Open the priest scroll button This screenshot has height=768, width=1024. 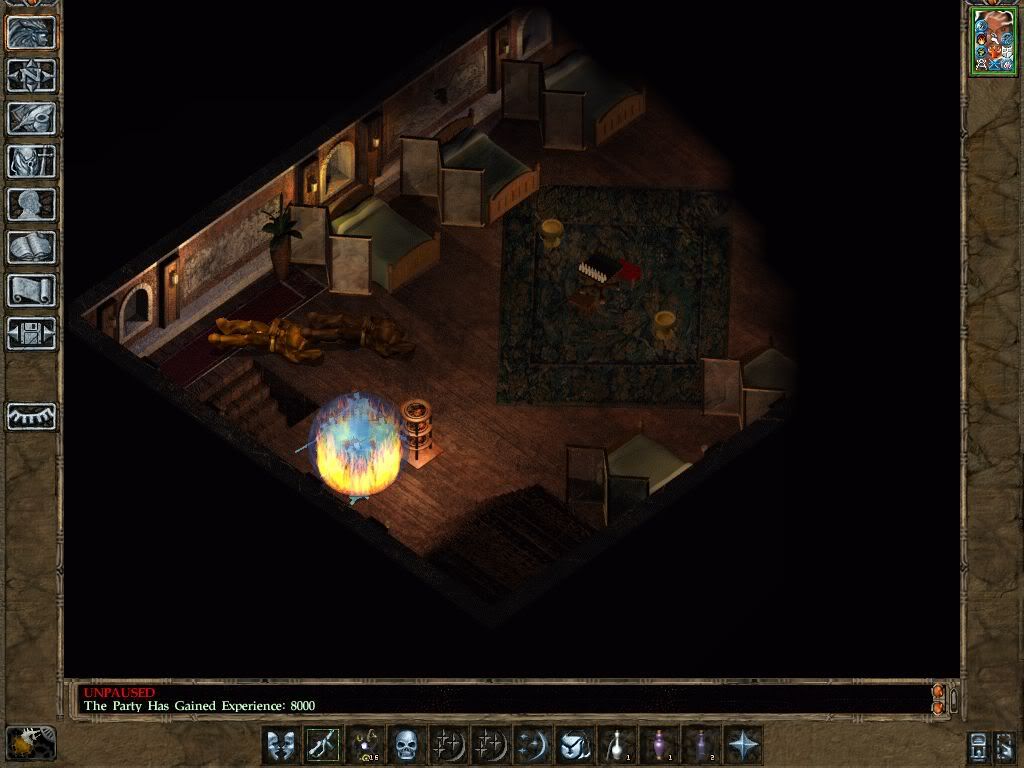click(x=32, y=290)
